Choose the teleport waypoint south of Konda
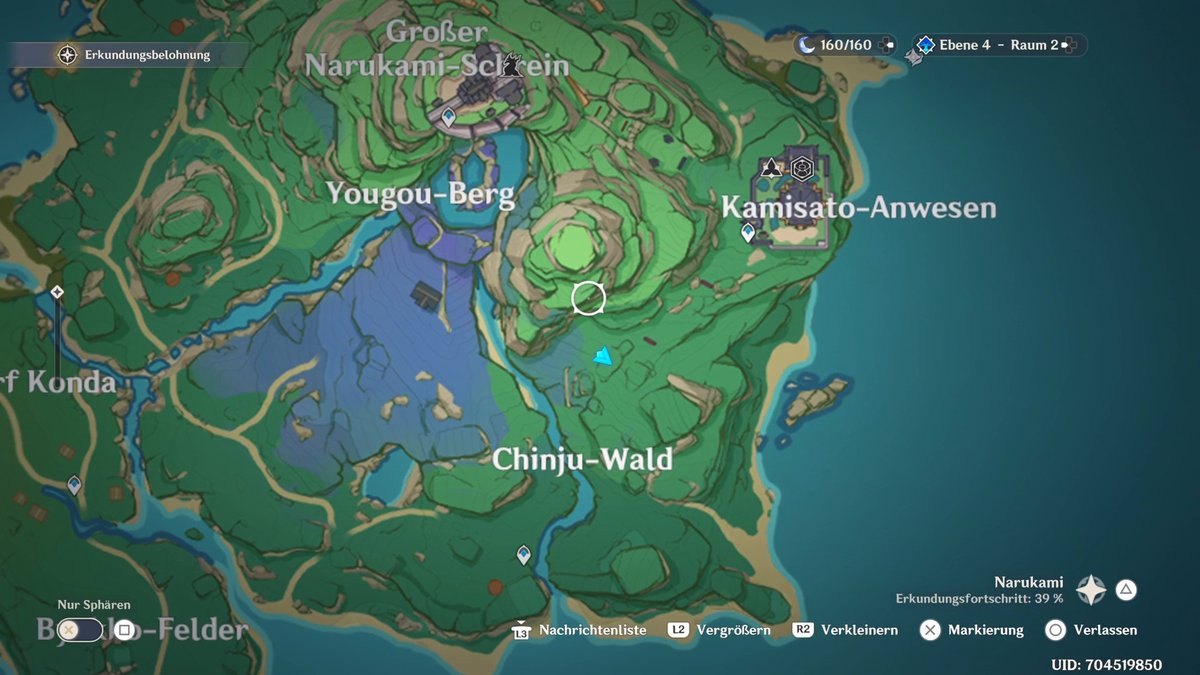Image resolution: width=1200 pixels, height=675 pixels. 74,485
